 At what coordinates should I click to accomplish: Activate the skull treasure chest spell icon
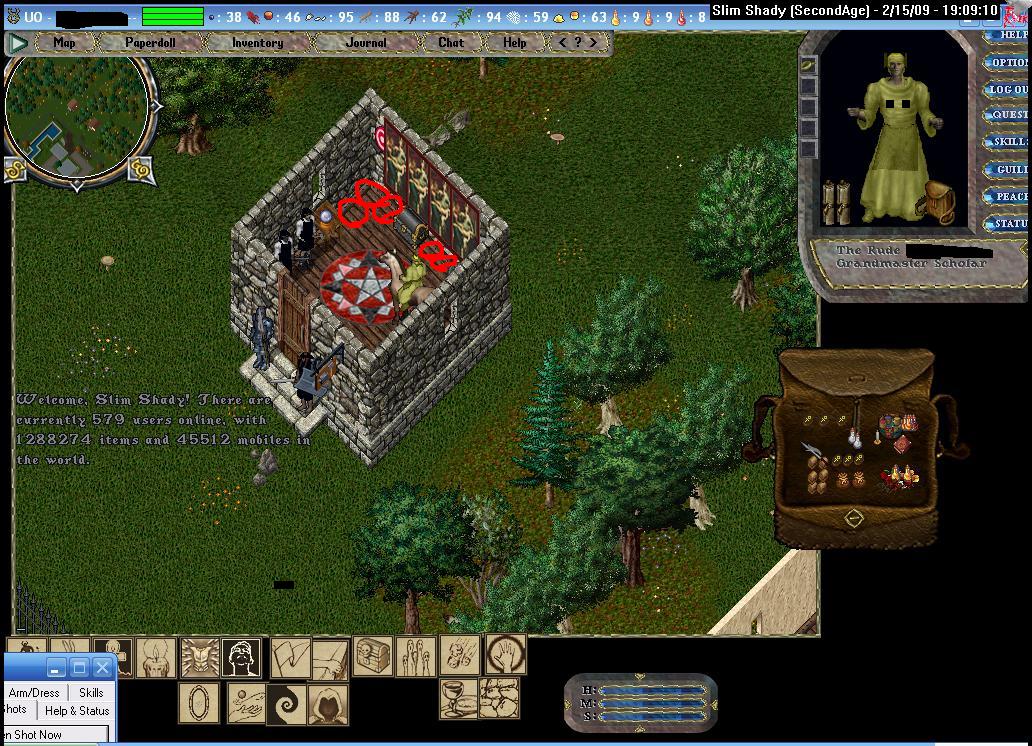point(372,656)
